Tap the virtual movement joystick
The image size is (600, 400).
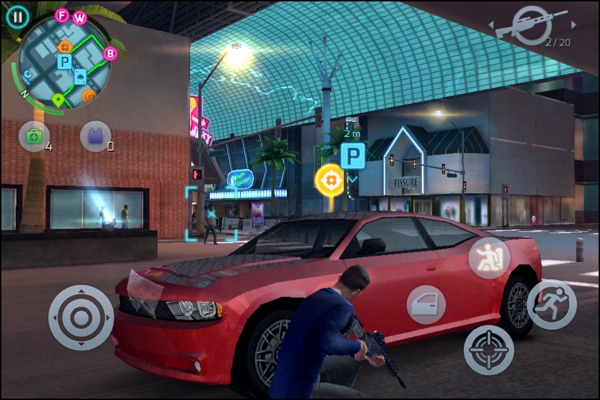click(81, 317)
